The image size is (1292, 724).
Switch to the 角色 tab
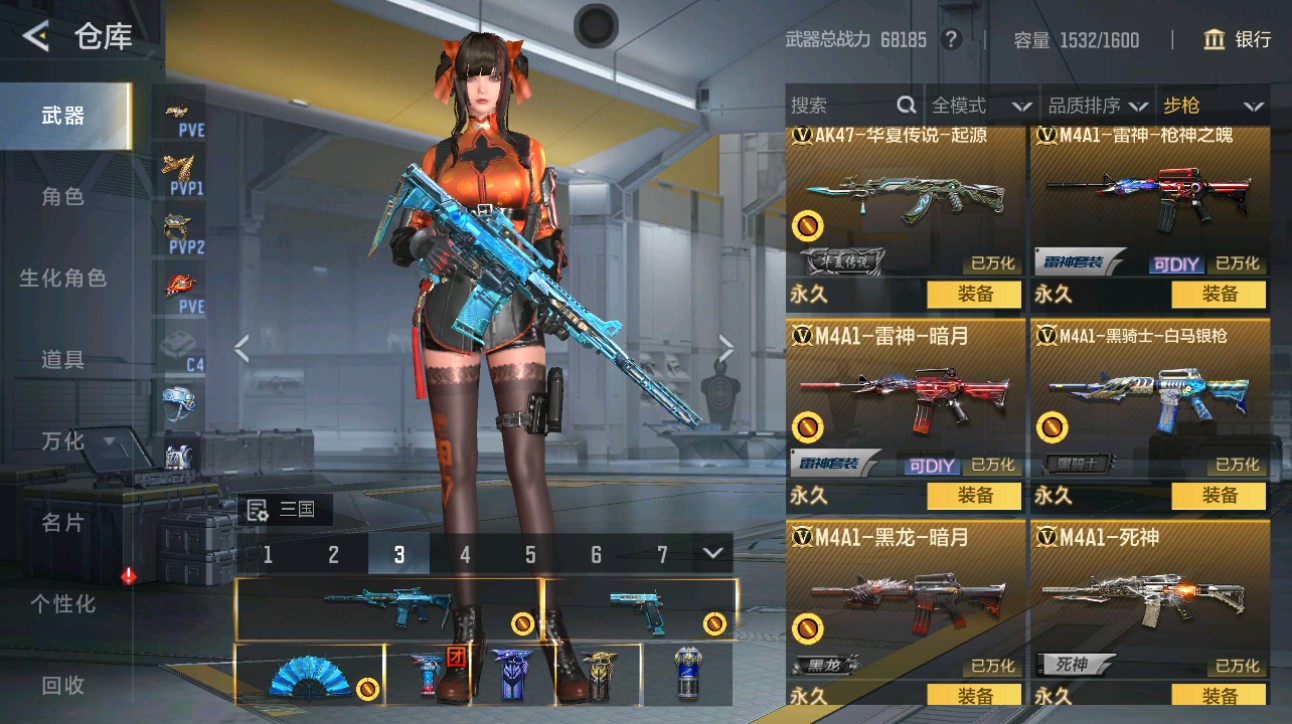63,197
